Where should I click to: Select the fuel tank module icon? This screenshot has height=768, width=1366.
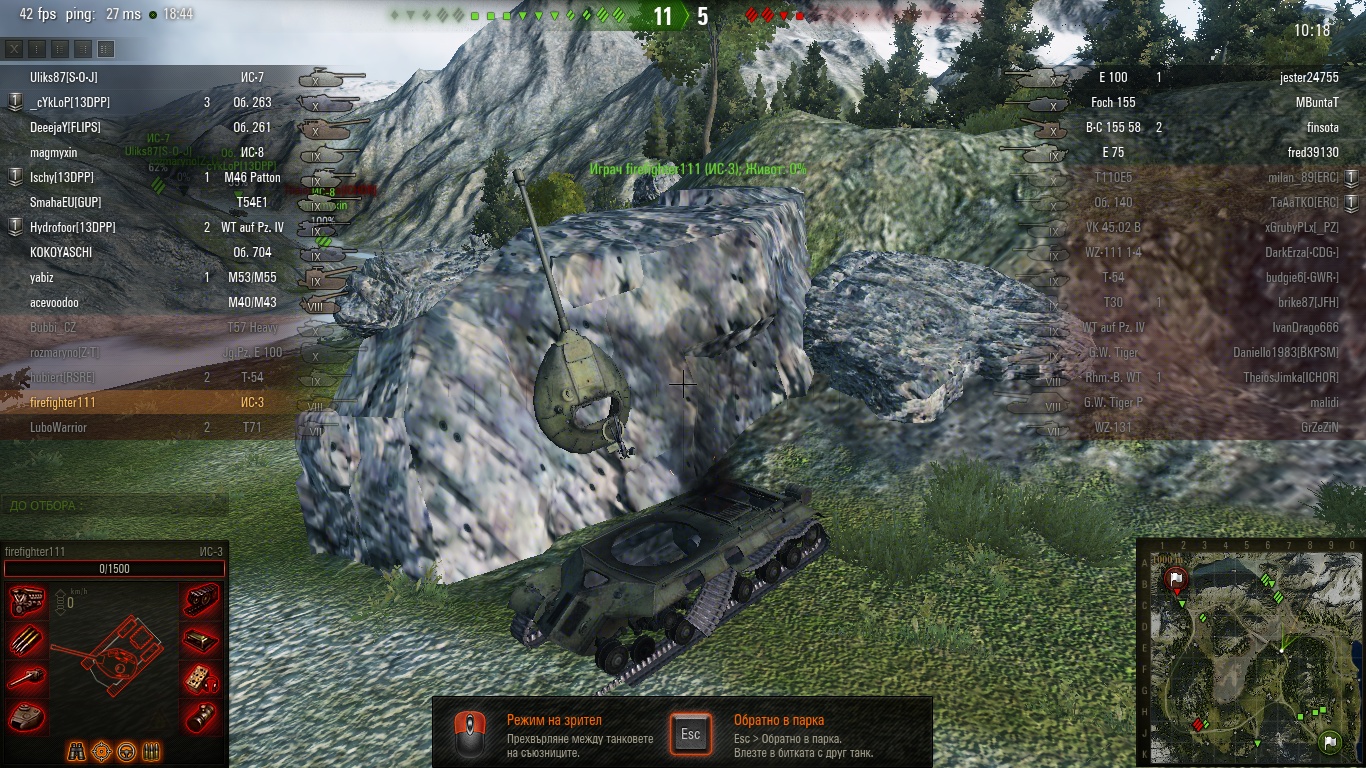[x=202, y=640]
